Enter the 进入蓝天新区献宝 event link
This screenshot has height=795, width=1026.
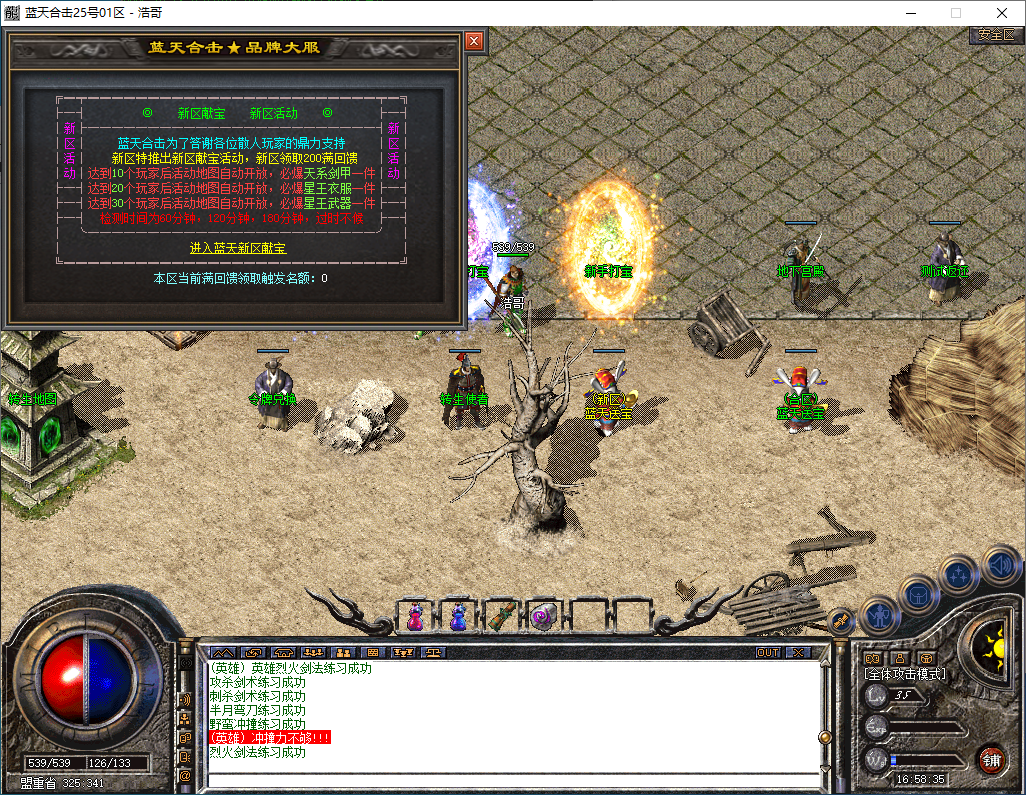[238, 247]
